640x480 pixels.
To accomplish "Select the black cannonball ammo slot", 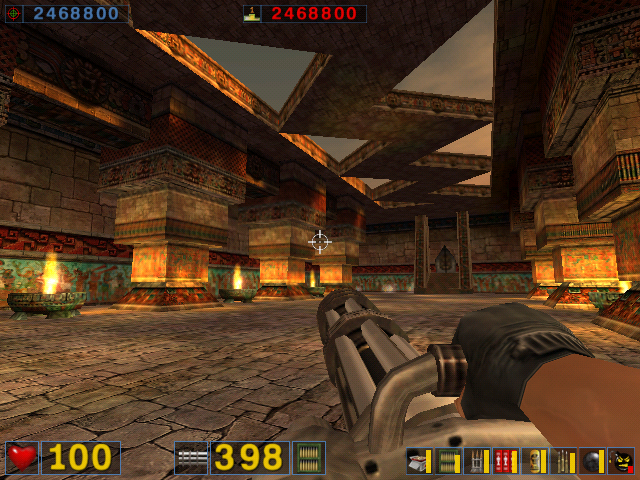I will pos(593,461).
